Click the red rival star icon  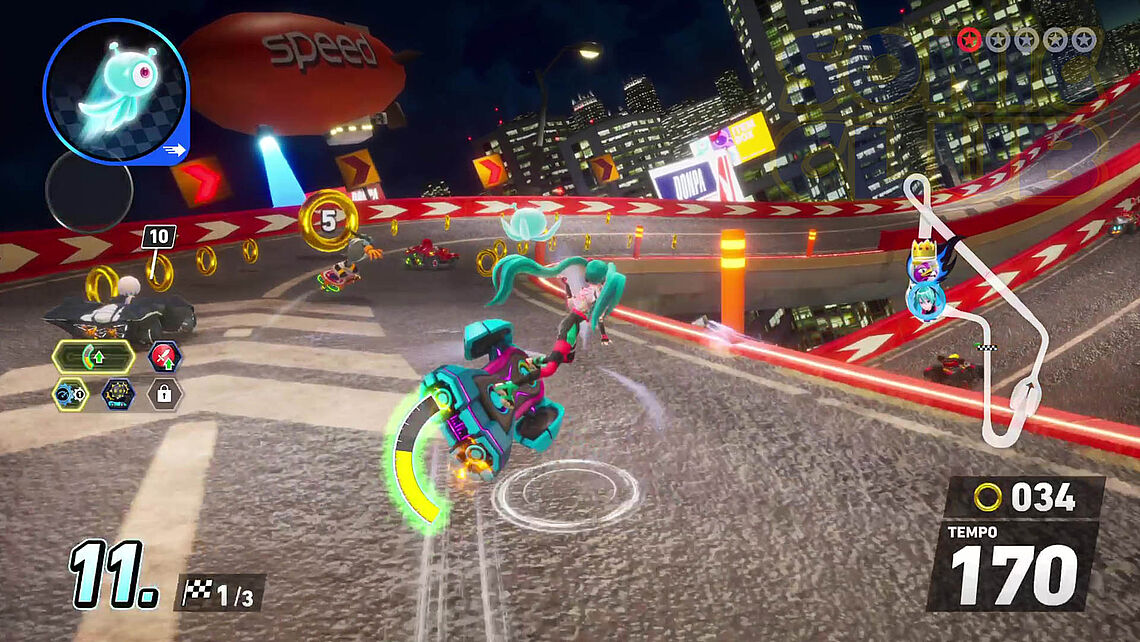968,39
